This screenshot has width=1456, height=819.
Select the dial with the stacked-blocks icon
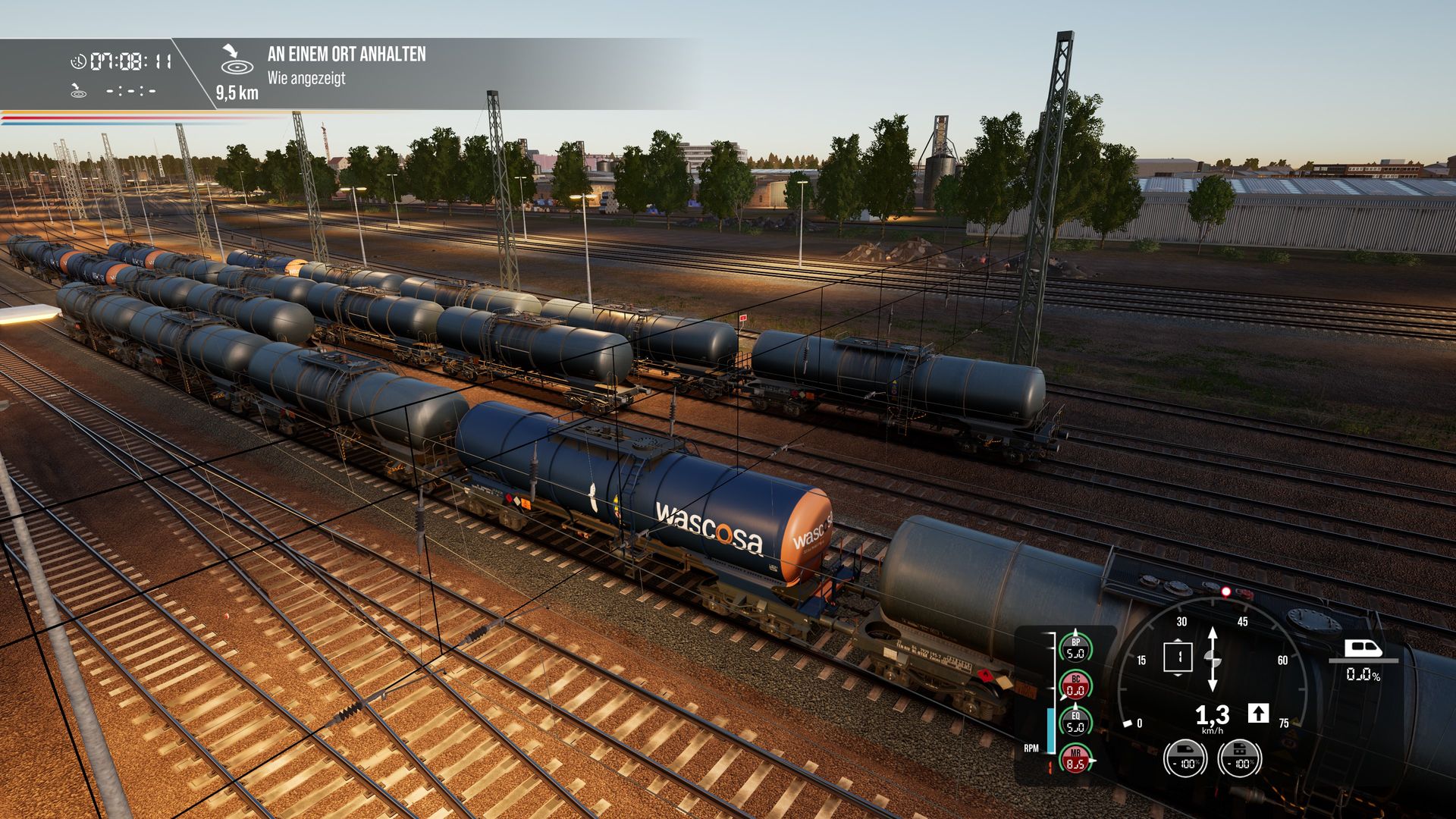[x=1240, y=758]
